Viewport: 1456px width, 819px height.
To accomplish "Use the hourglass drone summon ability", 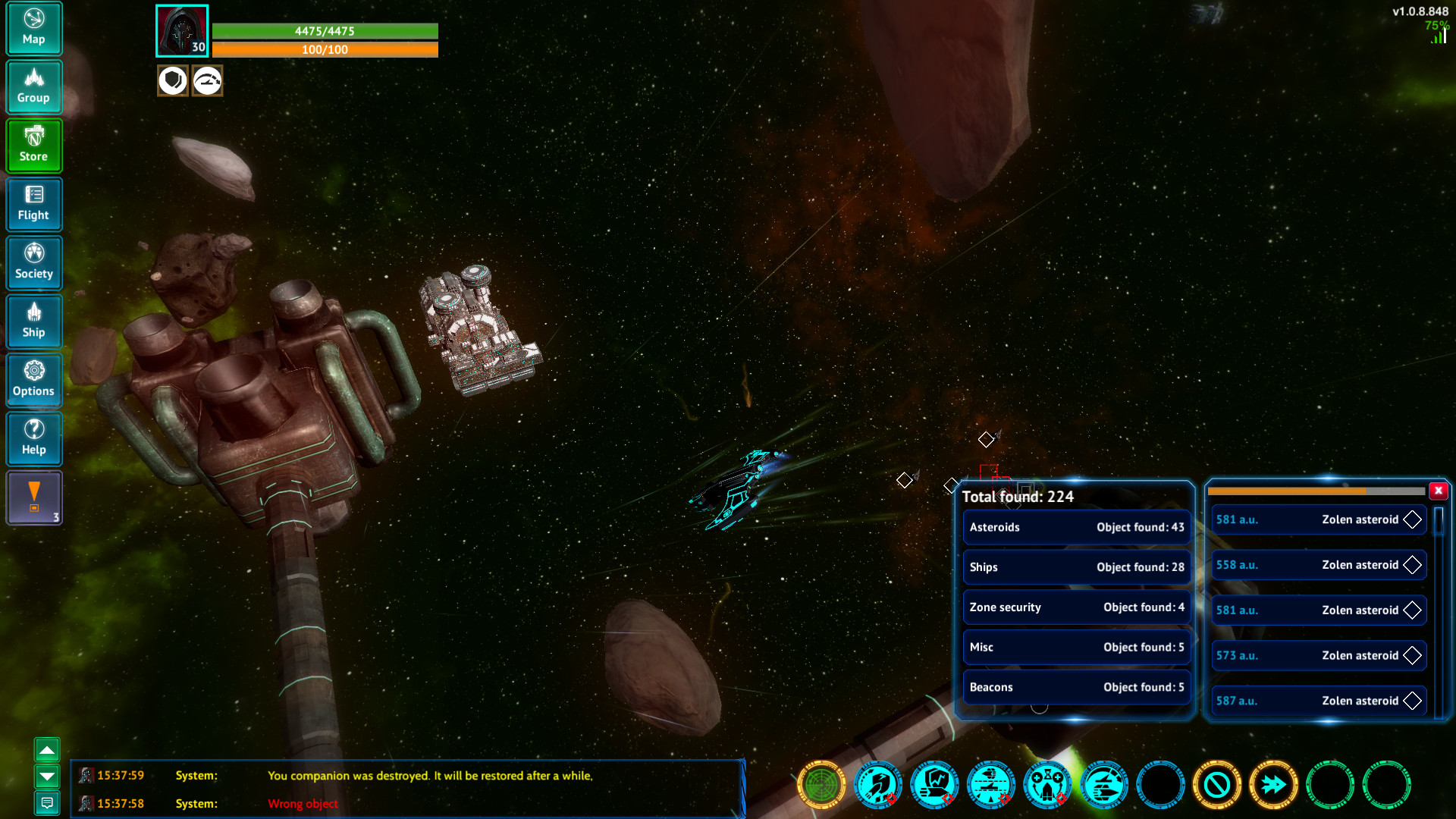I will pos(1048,786).
